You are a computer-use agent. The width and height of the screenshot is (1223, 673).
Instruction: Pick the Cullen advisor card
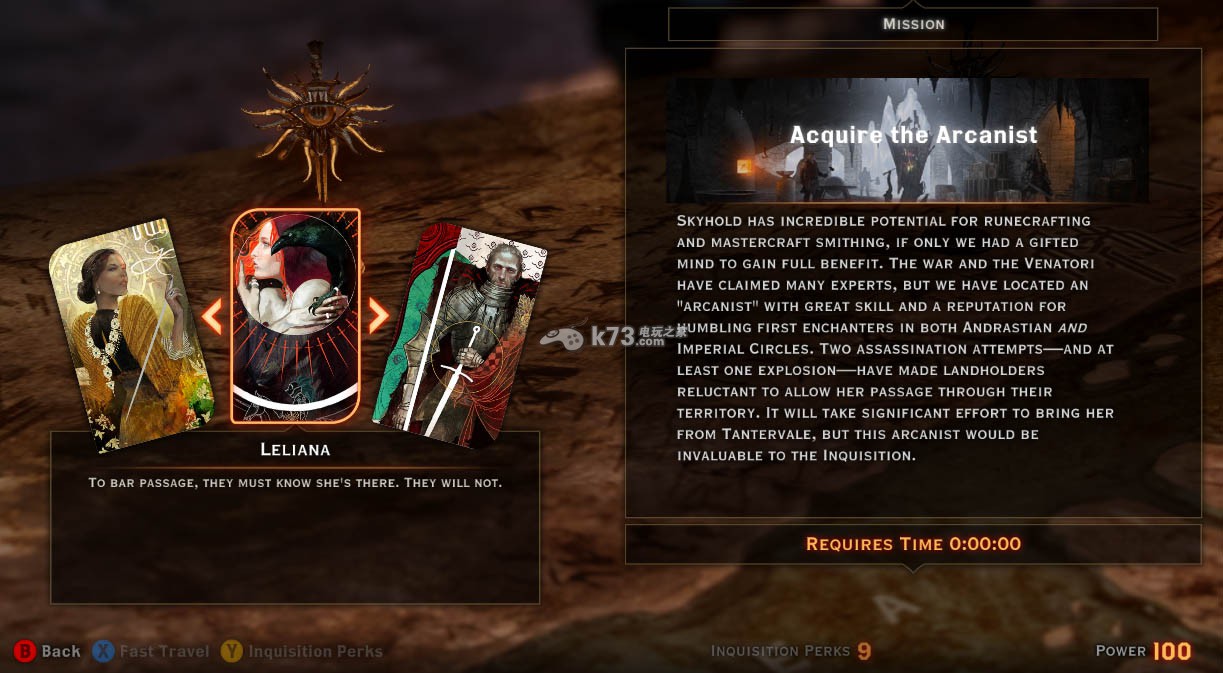462,330
